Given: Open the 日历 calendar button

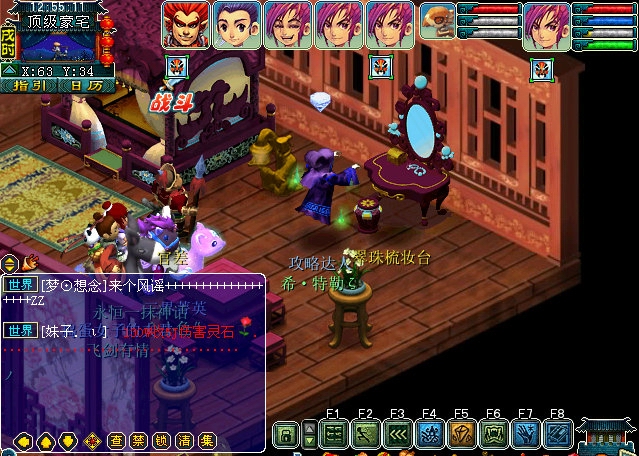Looking at the screenshot, I should click(87, 86).
